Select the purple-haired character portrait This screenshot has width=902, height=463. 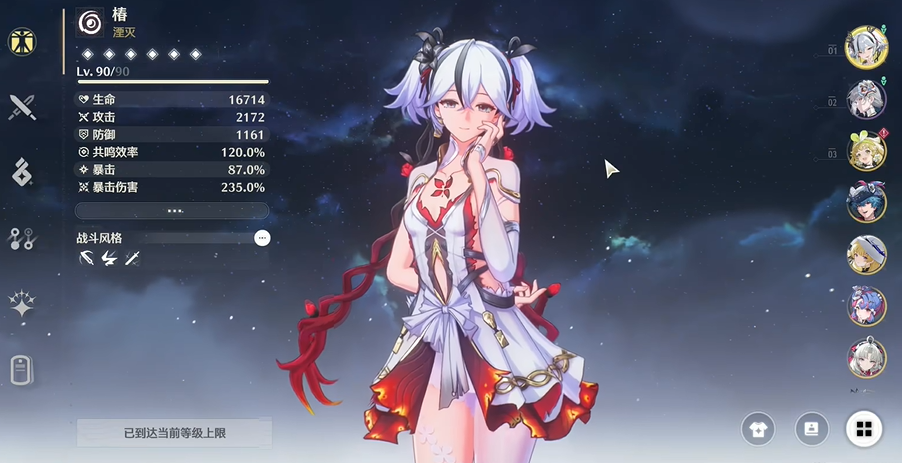coord(866,306)
